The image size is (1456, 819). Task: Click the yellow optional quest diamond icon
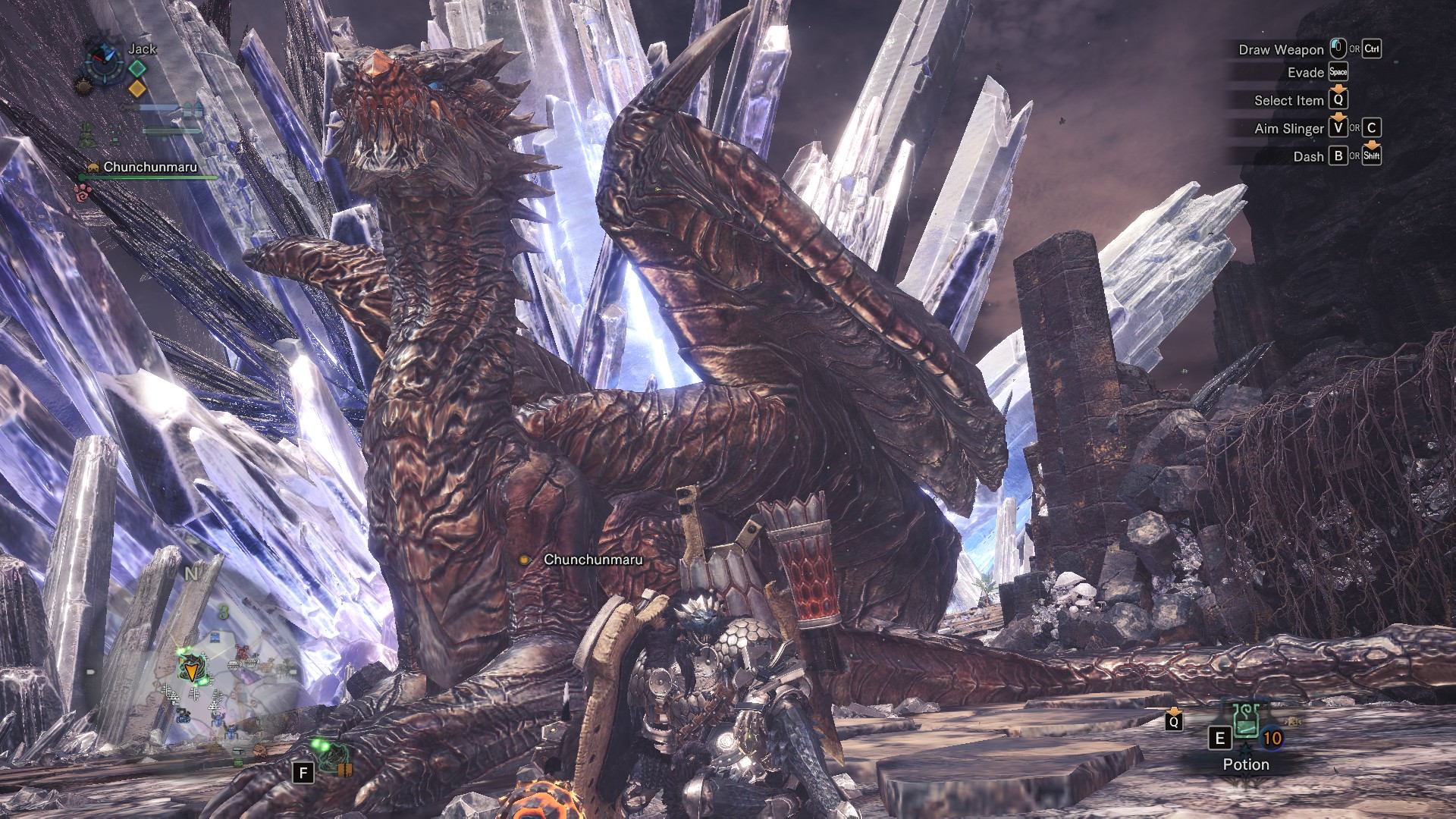pyautogui.click(x=136, y=89)
